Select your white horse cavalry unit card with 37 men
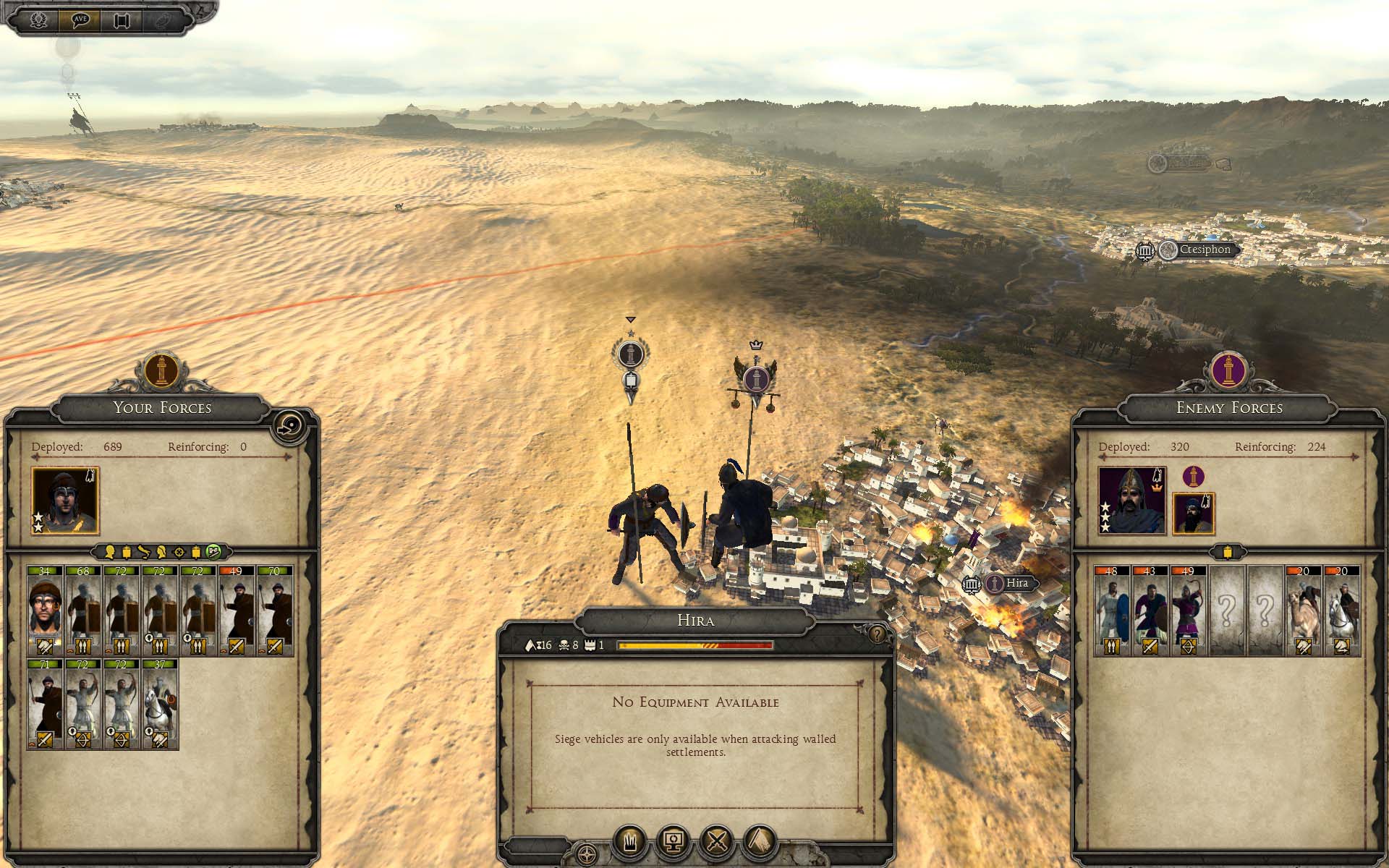The image size is (1389, 868). (160, 704)
